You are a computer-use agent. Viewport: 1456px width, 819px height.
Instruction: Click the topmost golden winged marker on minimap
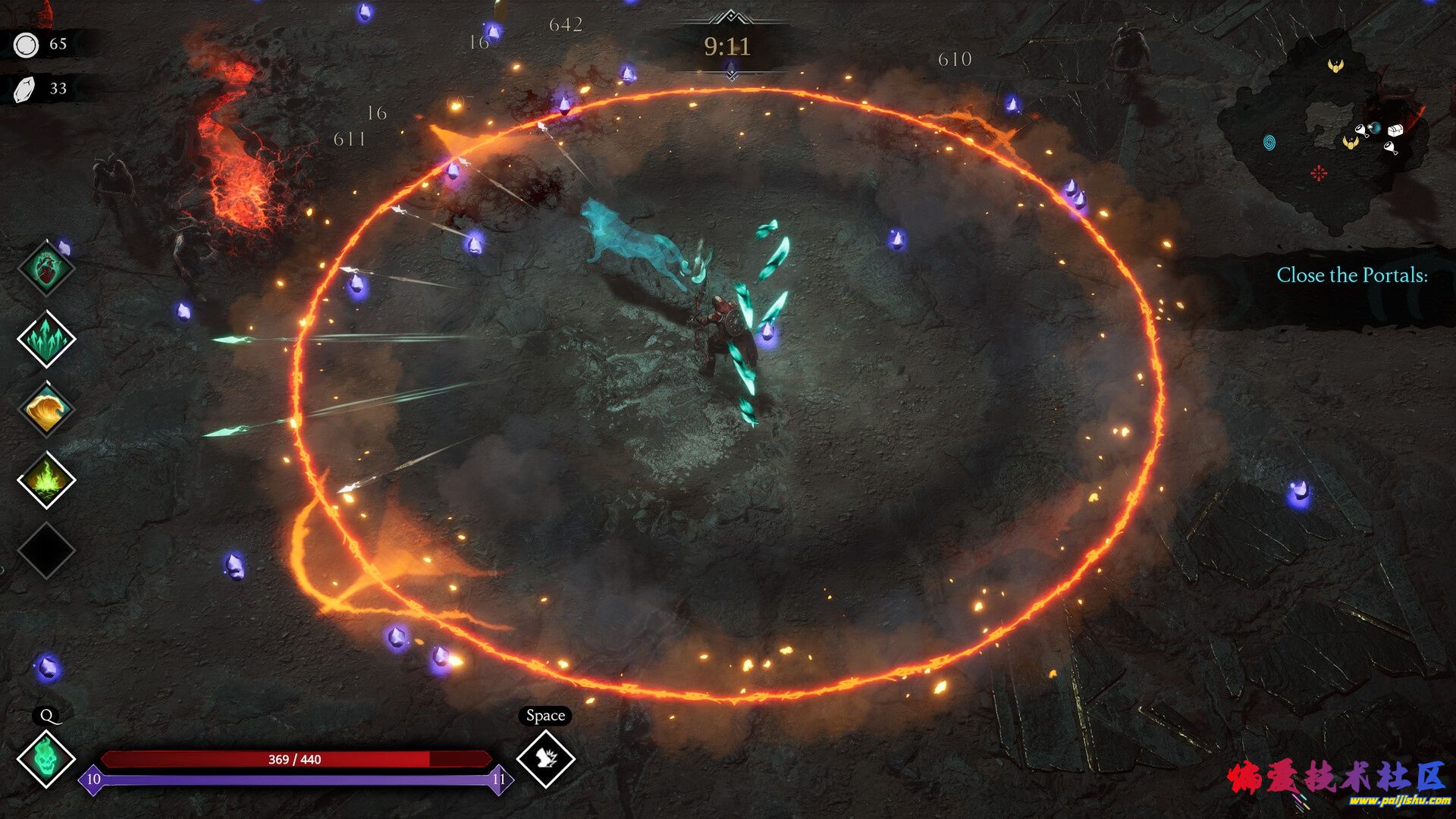(1336, 66)
